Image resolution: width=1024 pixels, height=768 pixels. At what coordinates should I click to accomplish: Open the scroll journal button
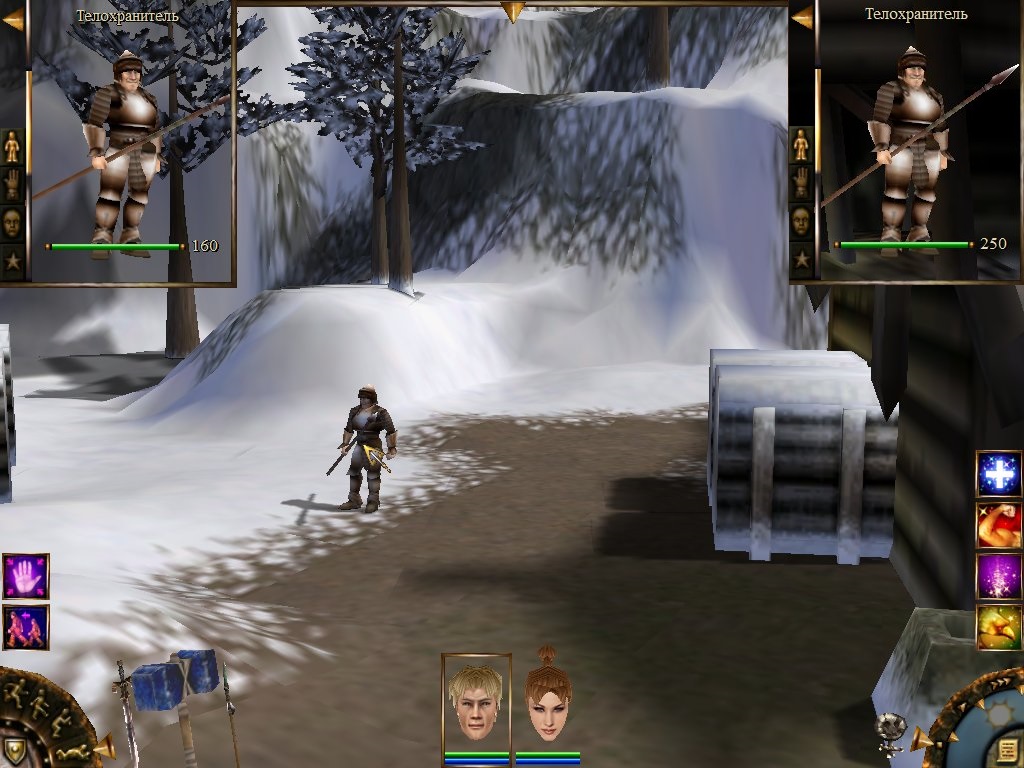1006,750
